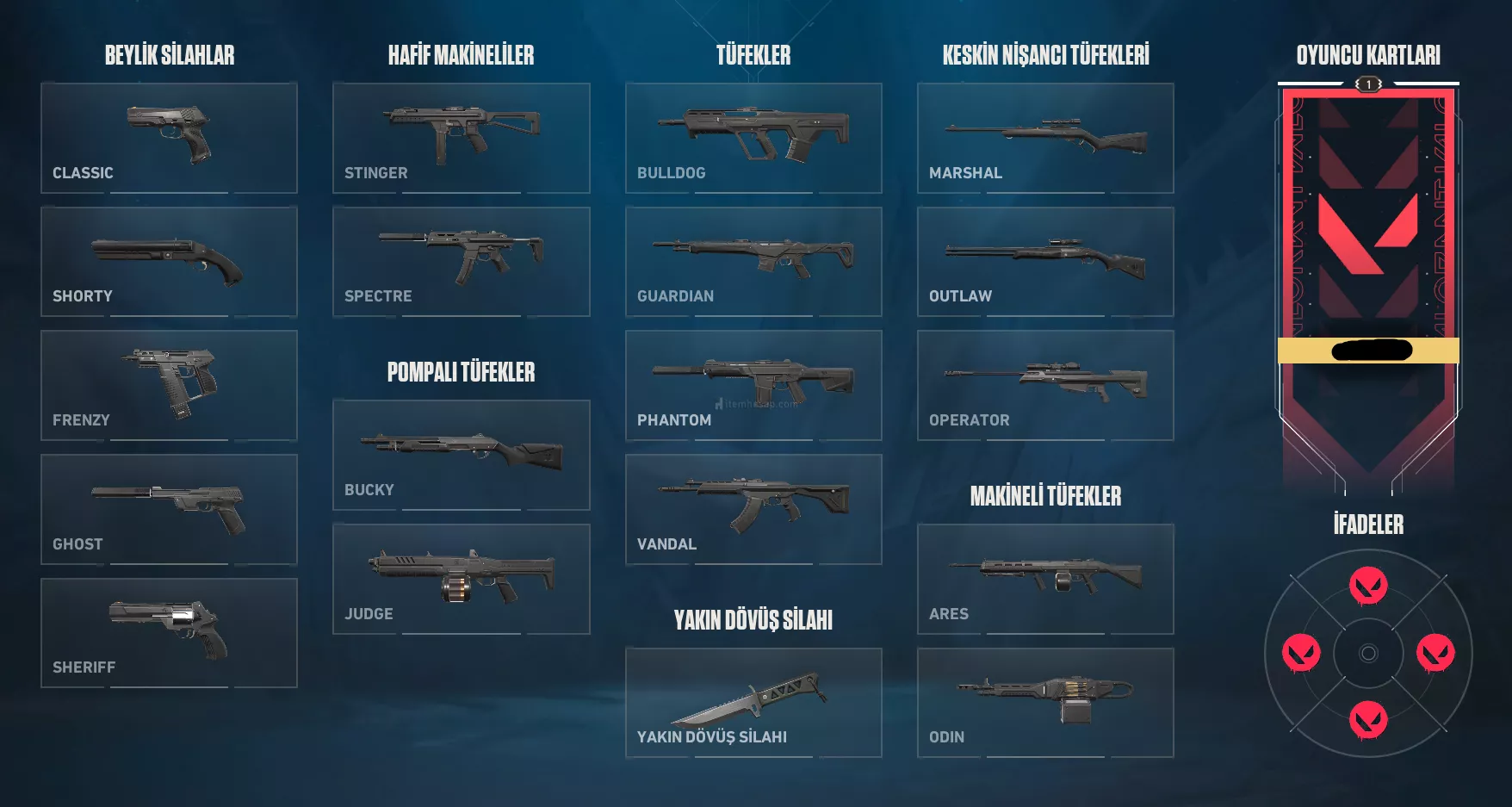Select the Judge shotgun slot
This screenshot has height=807, width=1512.
(x=461, y=579)
